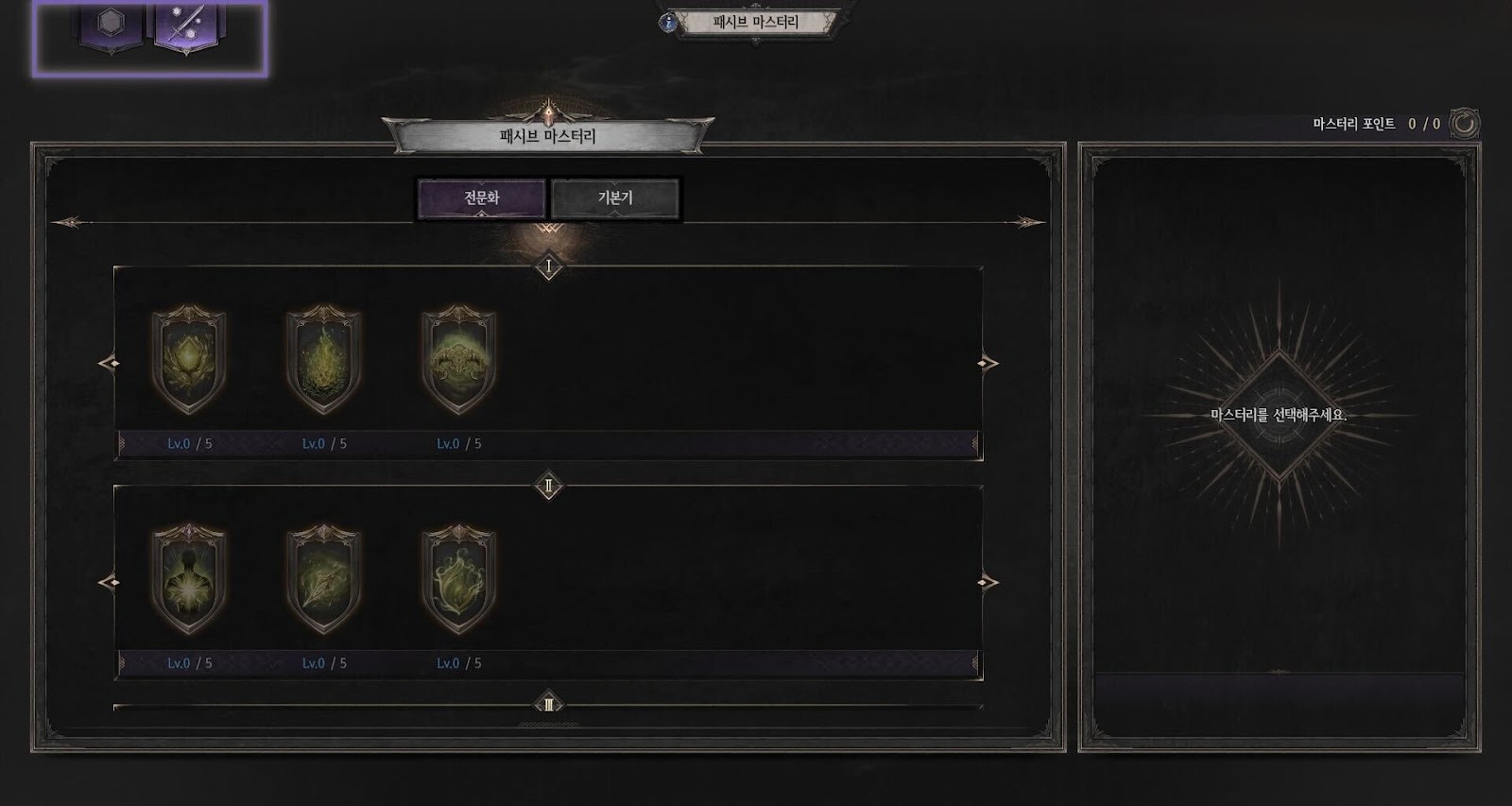Select the green flame mastery shield
This screenshot has height=806, width=1512.
[324, 359]
